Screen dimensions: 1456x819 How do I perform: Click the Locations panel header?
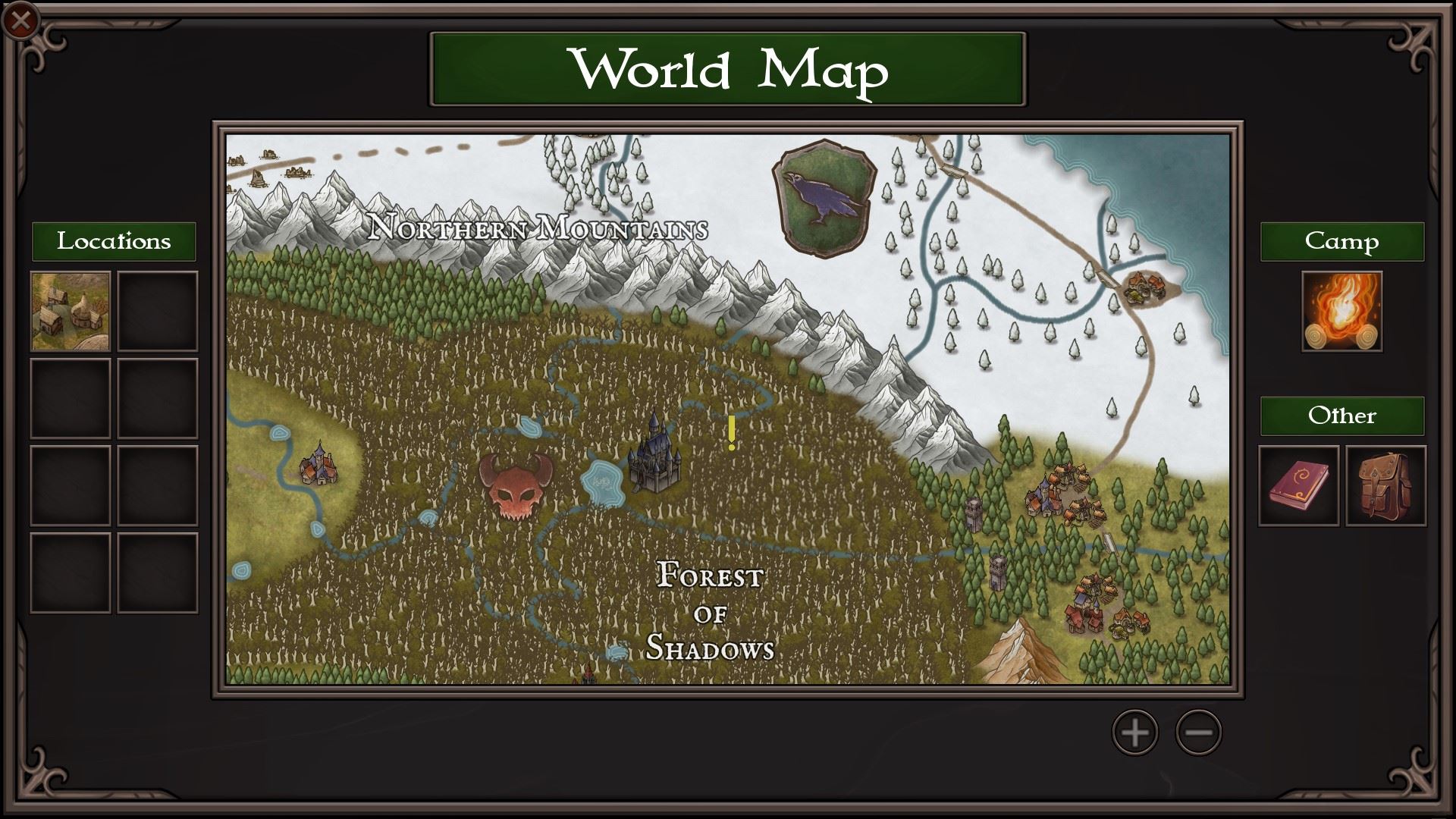tap(115, 241)
